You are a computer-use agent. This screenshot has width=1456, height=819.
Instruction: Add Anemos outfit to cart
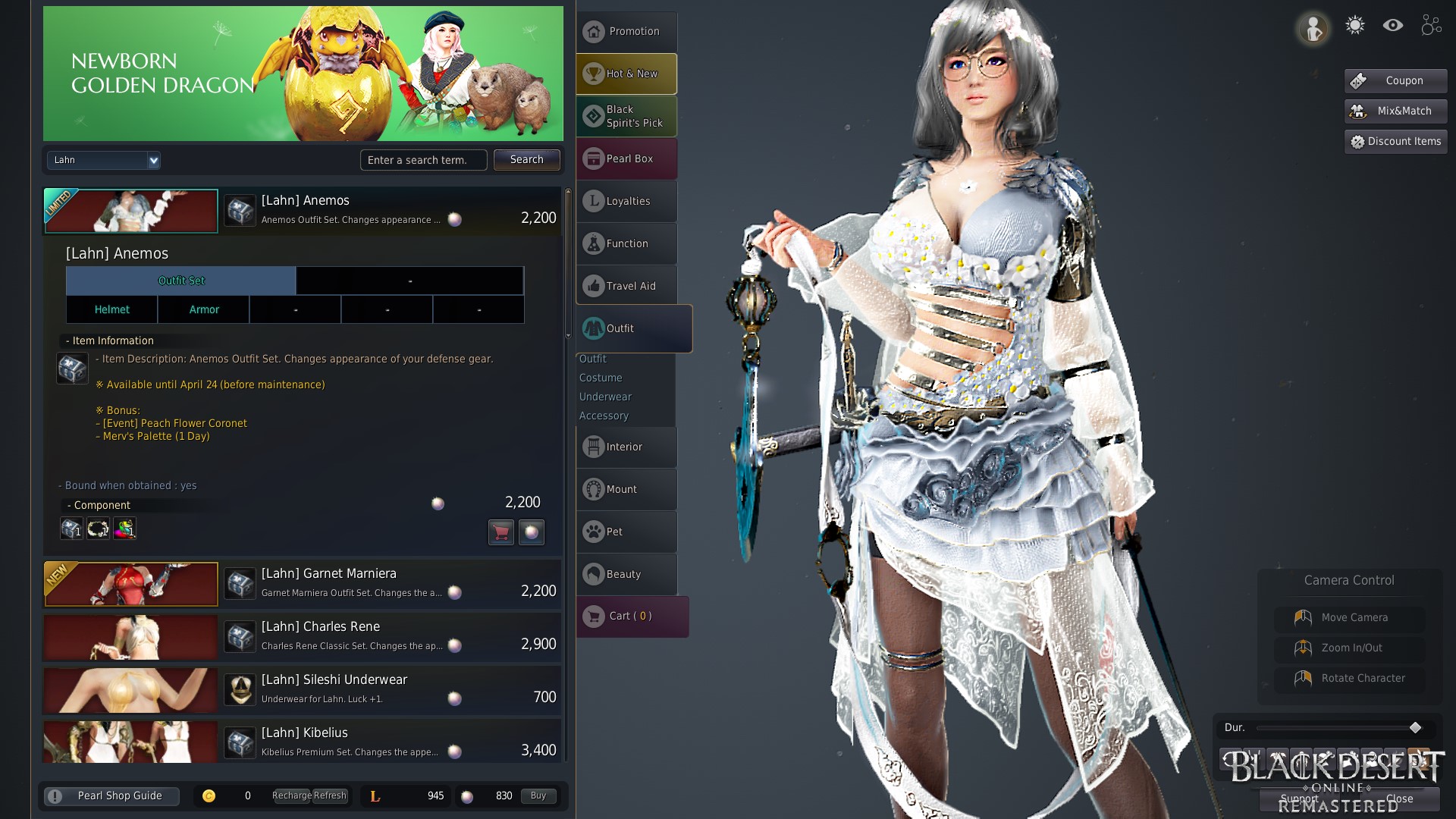(x=500, y=532)
